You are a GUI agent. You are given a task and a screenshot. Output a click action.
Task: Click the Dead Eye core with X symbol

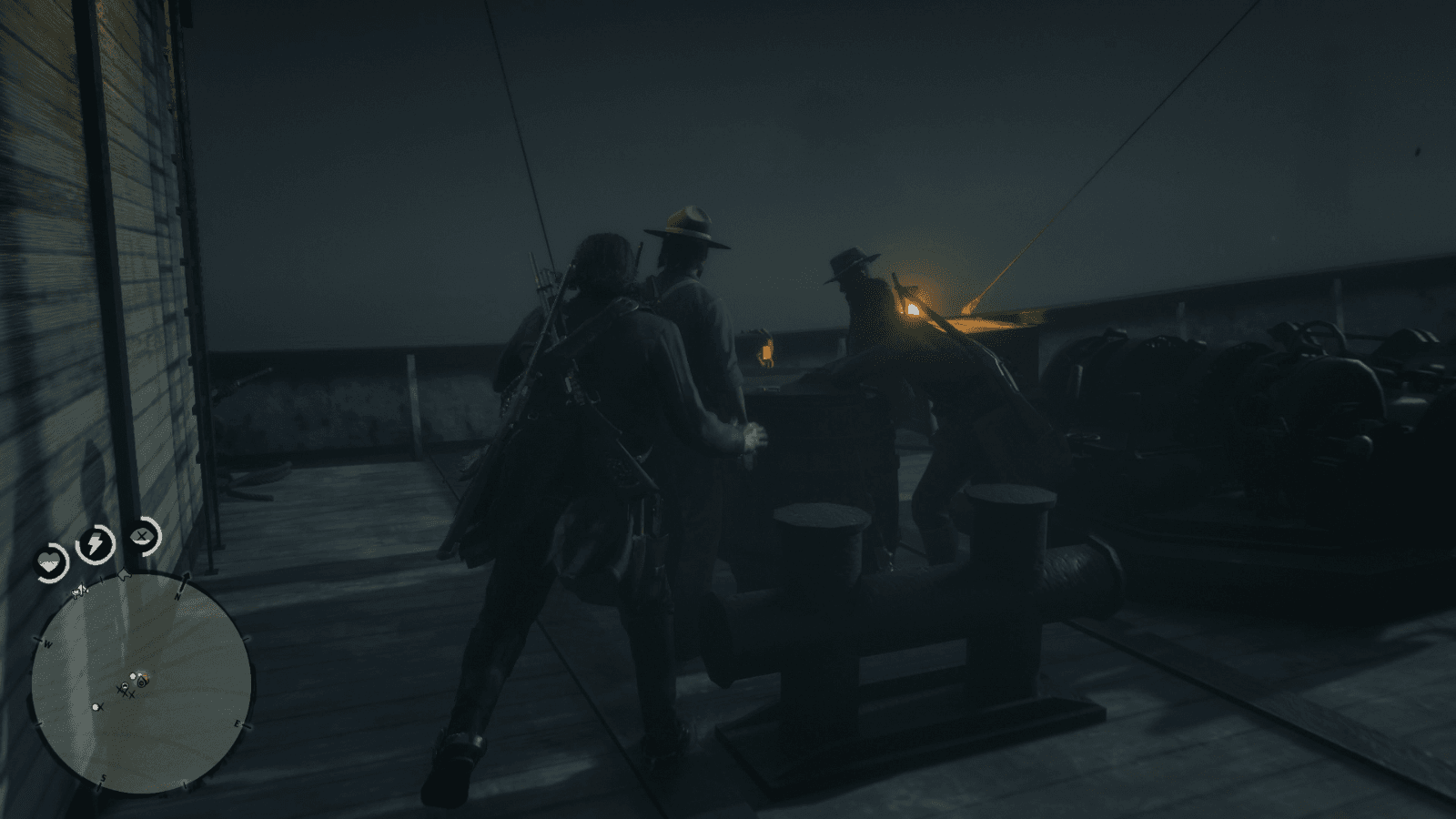click(141, 537)
